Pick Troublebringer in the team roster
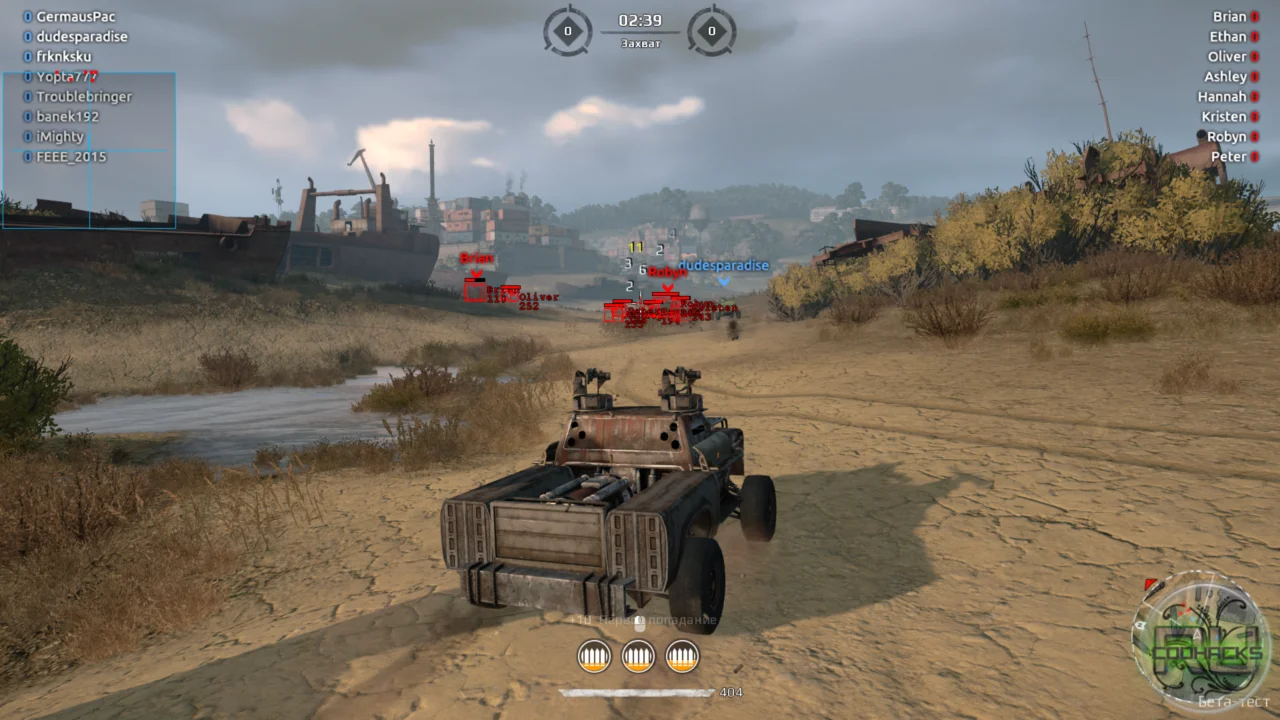Viewport: 1280px width, 720px height. pyautogui.click(x=83, y=97)
